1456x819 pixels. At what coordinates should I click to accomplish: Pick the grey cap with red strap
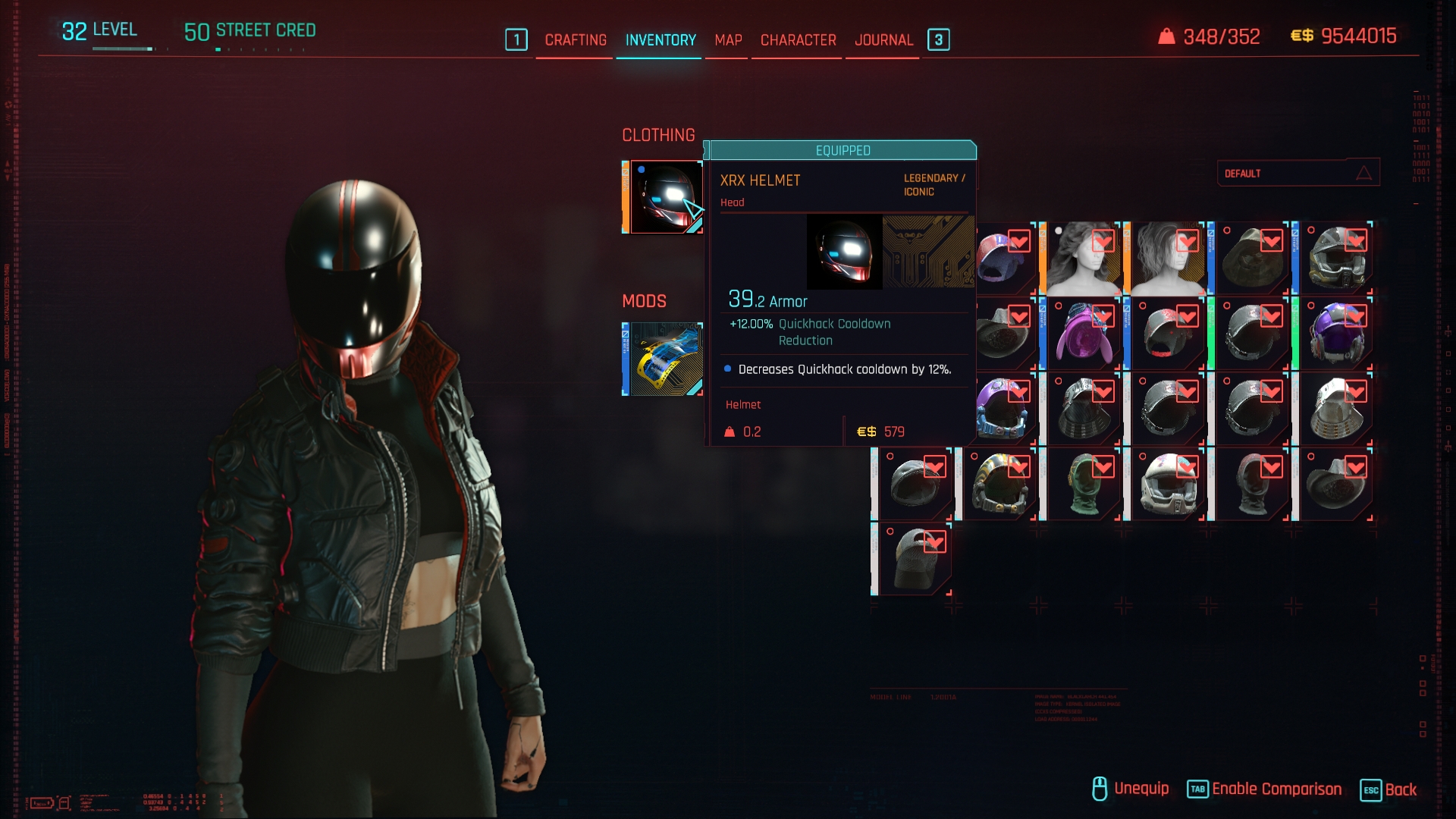point(1167,334)
